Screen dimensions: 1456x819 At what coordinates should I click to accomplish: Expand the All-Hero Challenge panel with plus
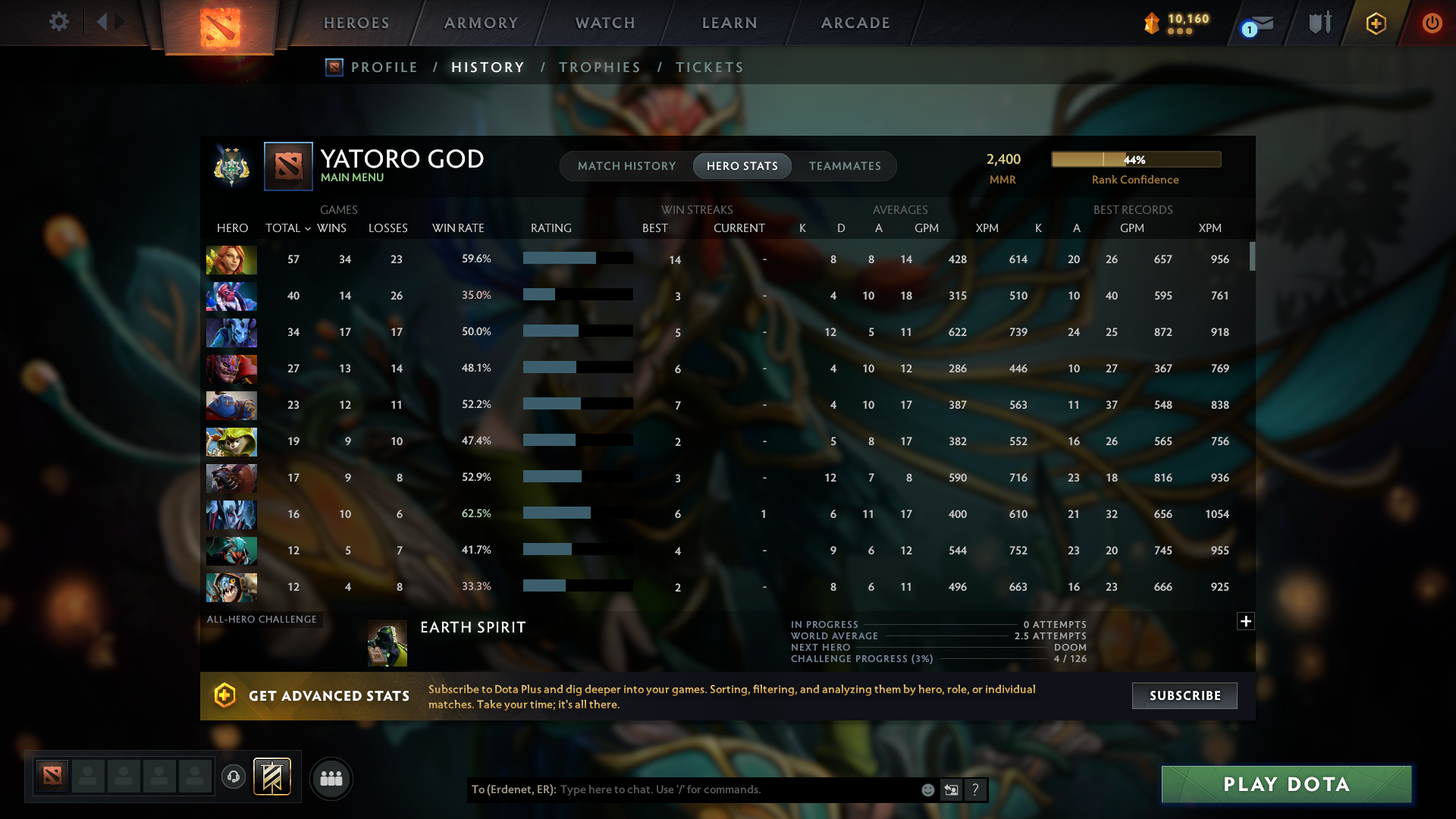(x=1246, y=621)
